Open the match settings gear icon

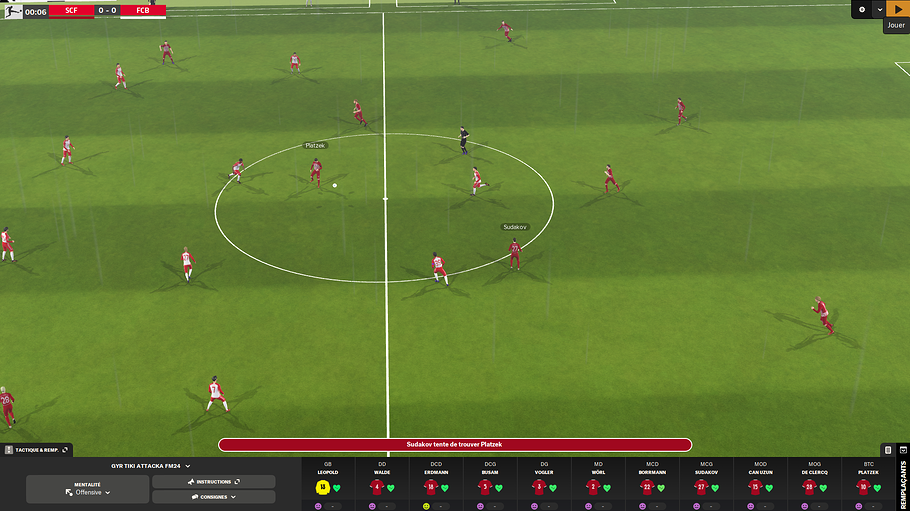(862, 9)
